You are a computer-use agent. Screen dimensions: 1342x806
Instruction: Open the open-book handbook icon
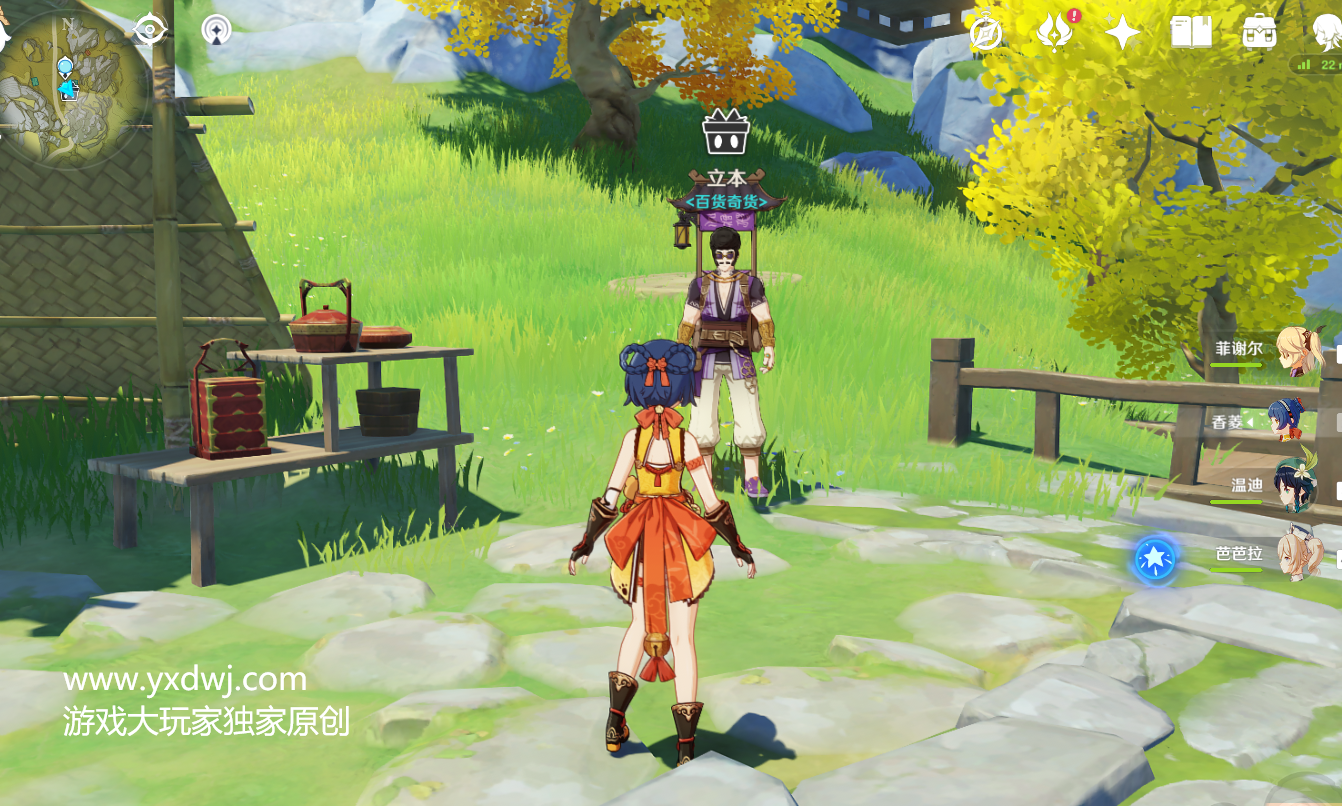tap(1191, 33)
